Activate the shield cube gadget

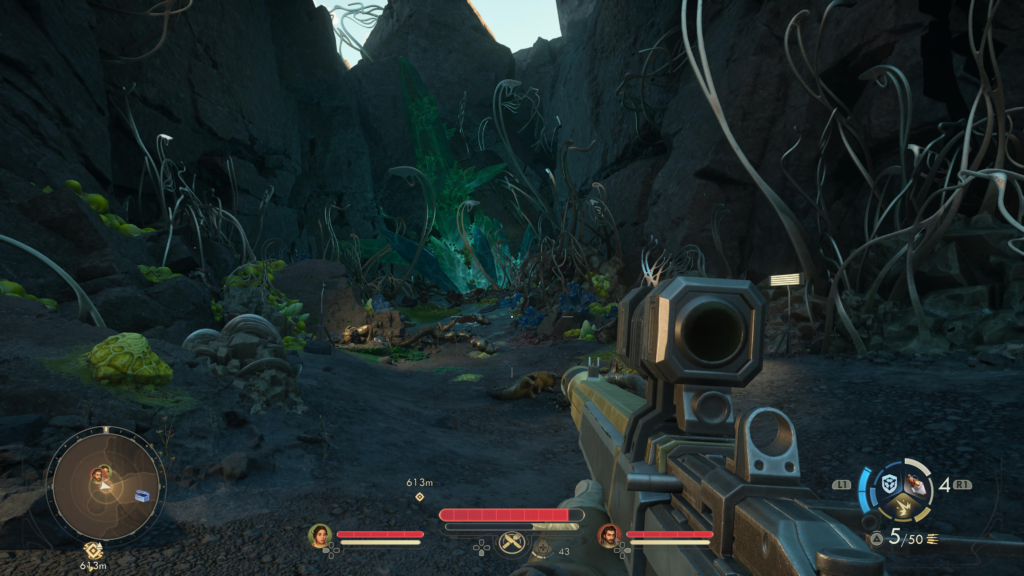tap(888, 484)
